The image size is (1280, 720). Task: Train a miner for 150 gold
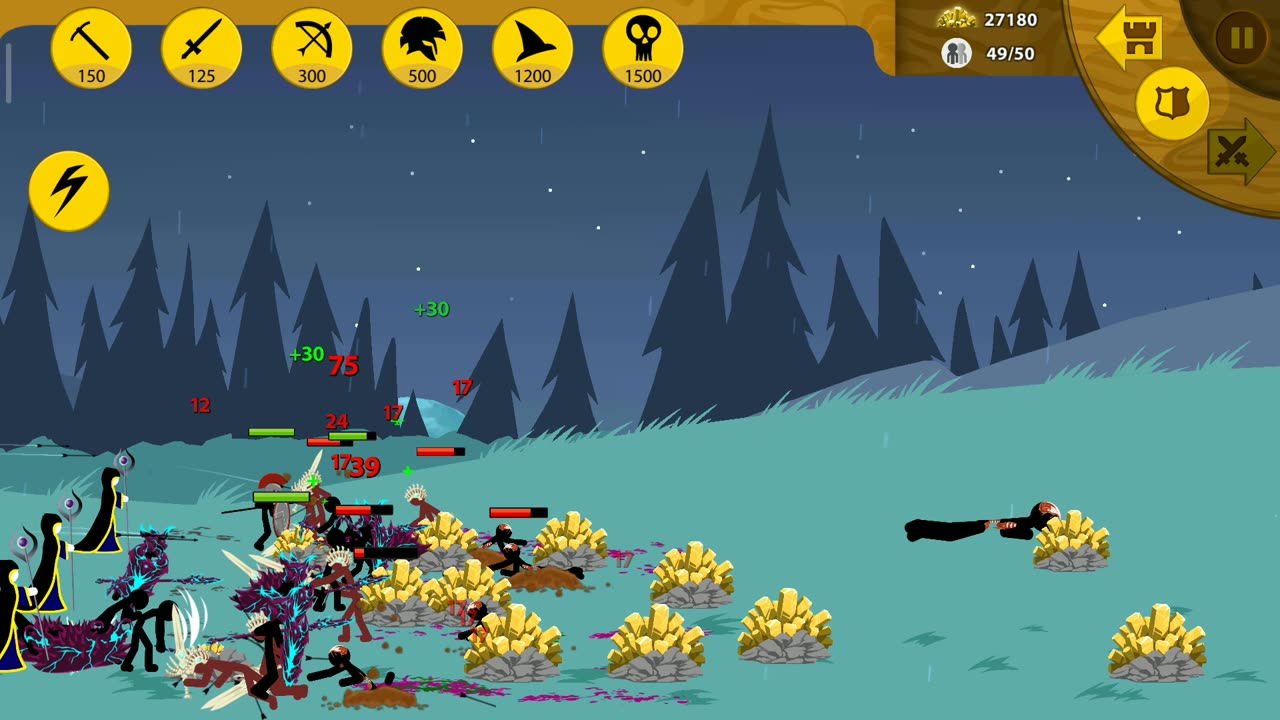click(91, 48)
